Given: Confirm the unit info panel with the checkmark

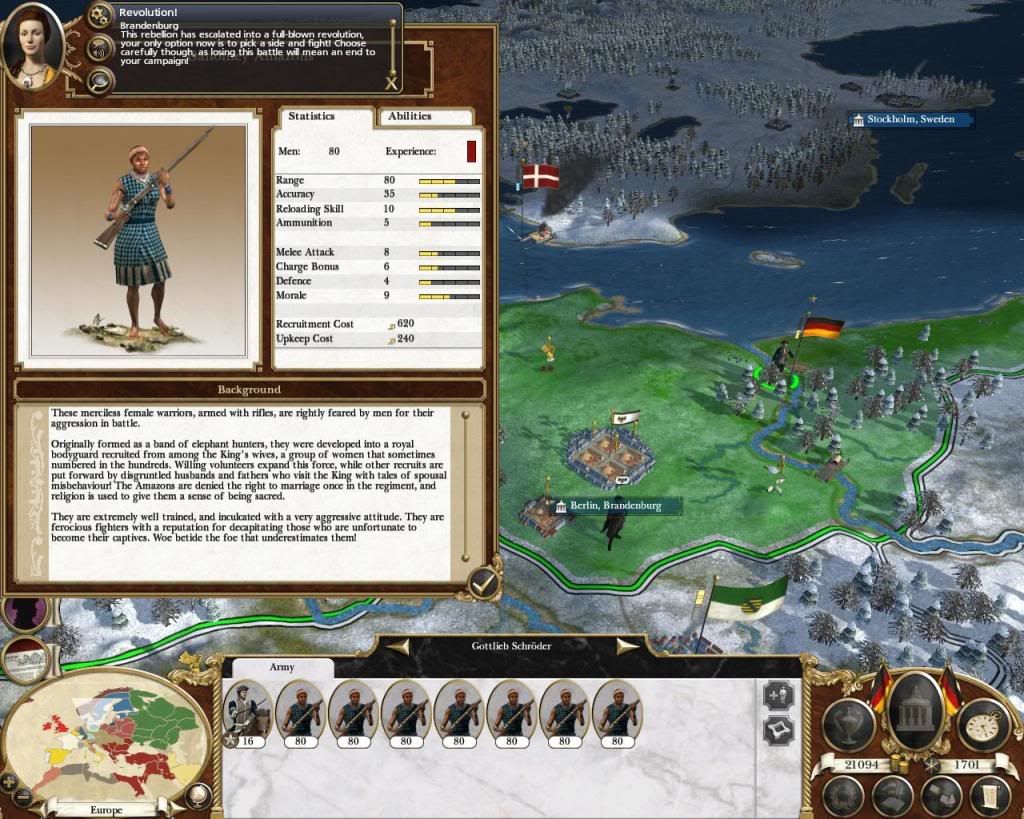Looking at the screenshot, I should tap(485, 584).
